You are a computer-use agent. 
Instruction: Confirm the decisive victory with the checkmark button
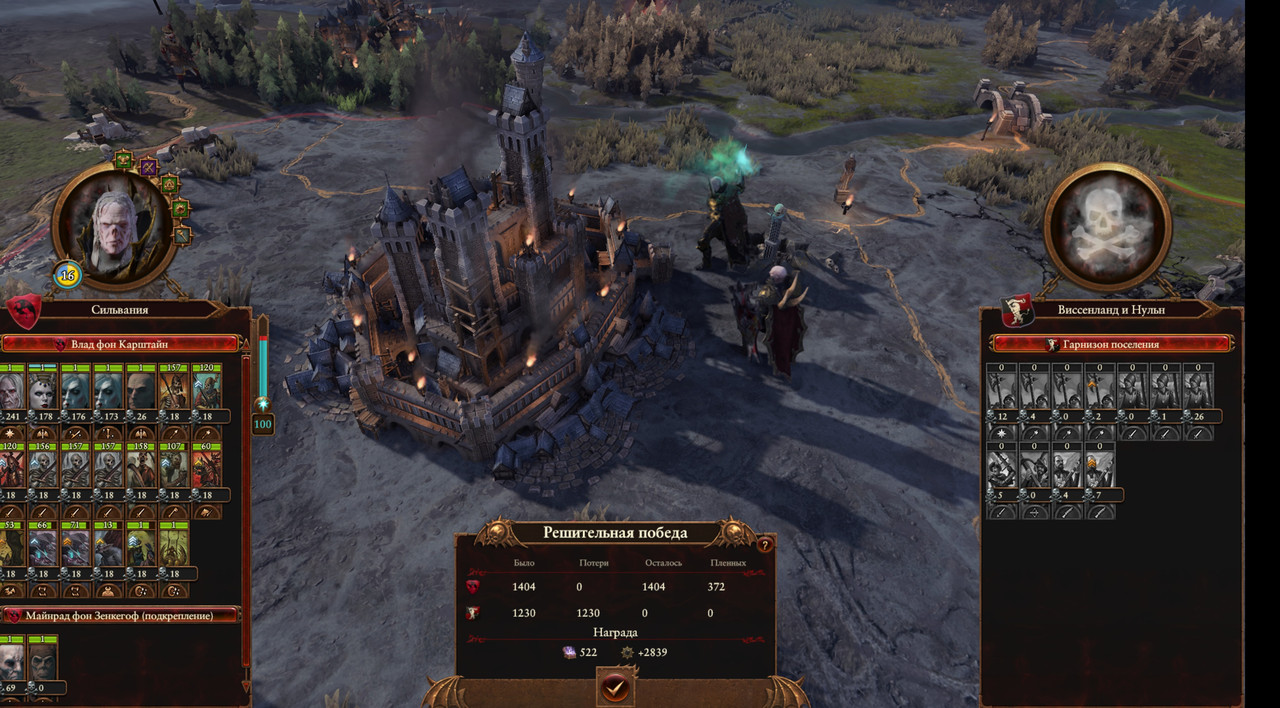point(615,687)
